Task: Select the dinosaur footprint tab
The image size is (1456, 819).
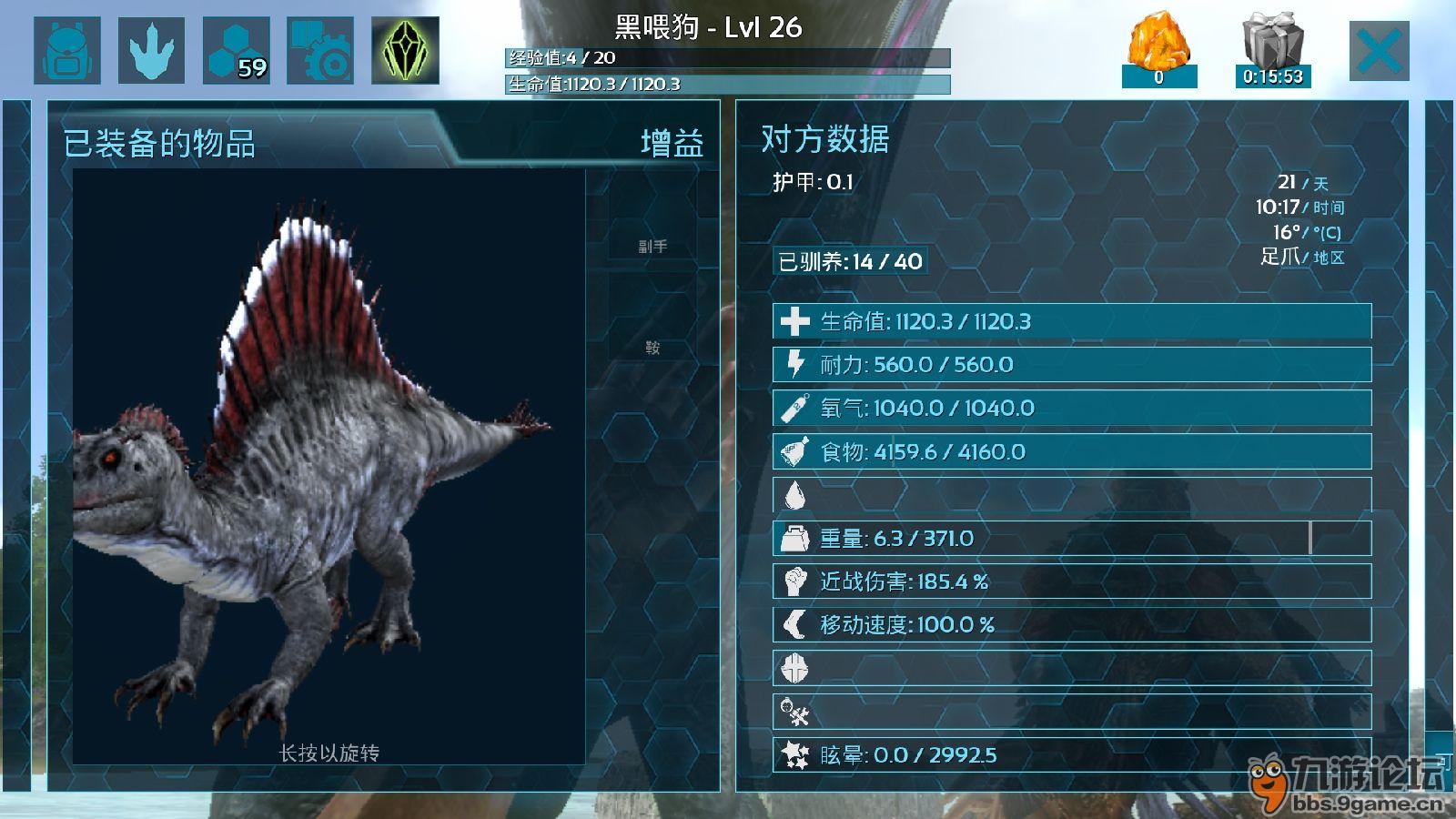Action: click(x=151, y=51)
